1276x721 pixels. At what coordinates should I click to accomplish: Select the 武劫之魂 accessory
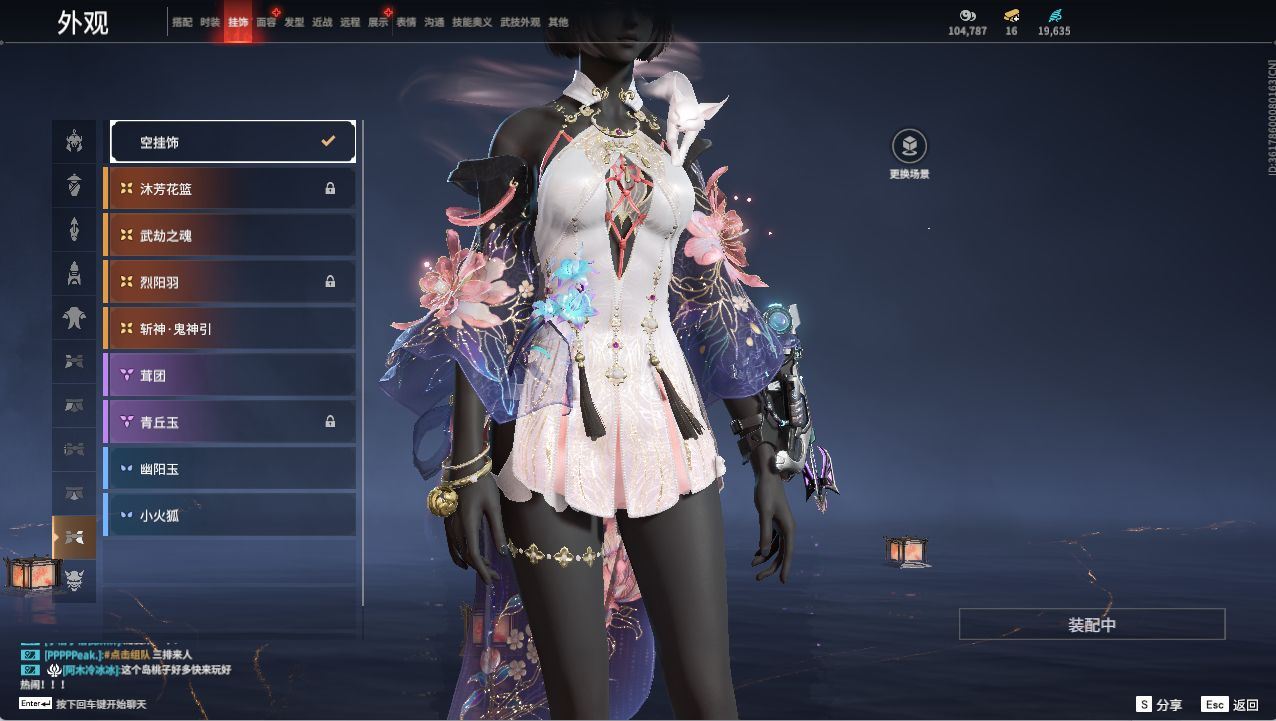click(x=230, y=235)
